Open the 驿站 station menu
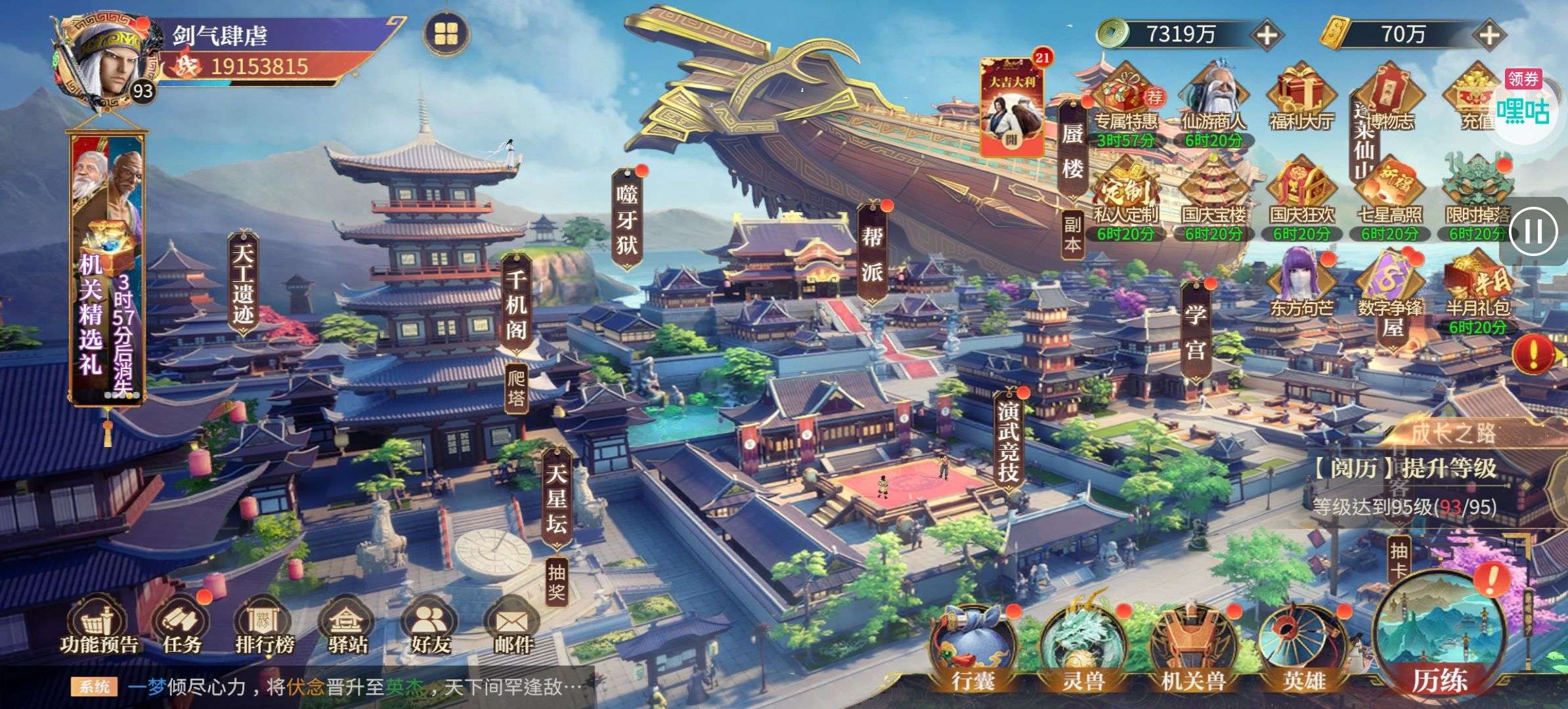The image size is (1568, 709). point(348,627)
